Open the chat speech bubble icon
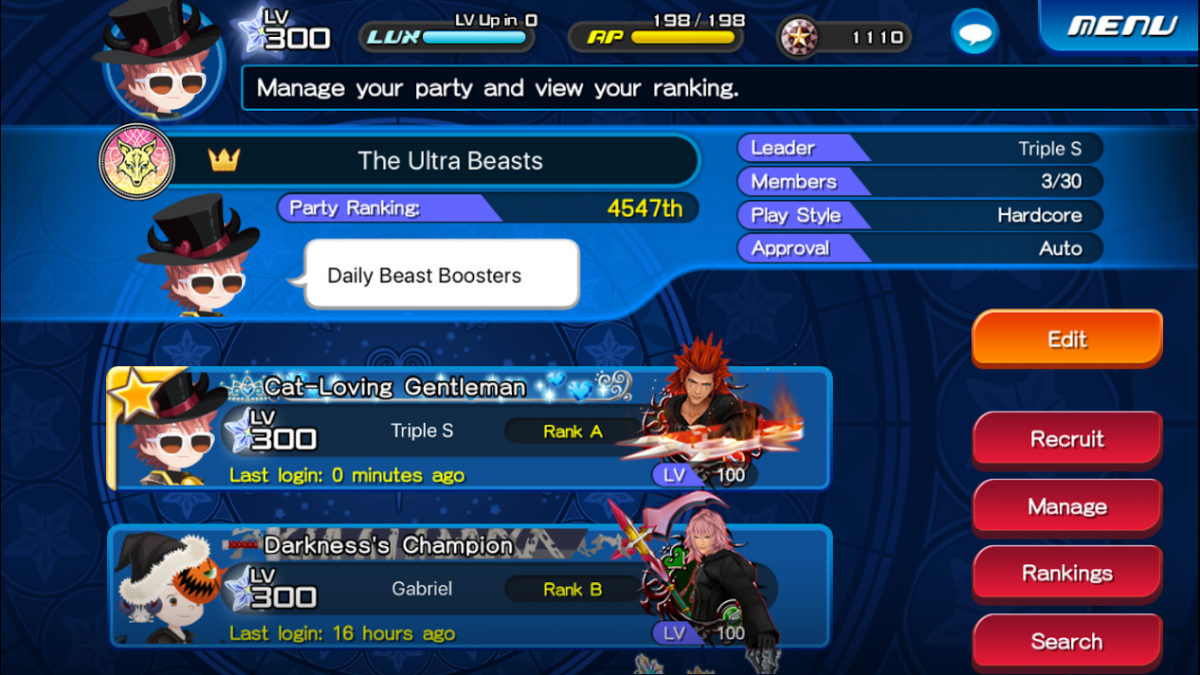This screenshot has width=1200, height=675. [974, 36]
